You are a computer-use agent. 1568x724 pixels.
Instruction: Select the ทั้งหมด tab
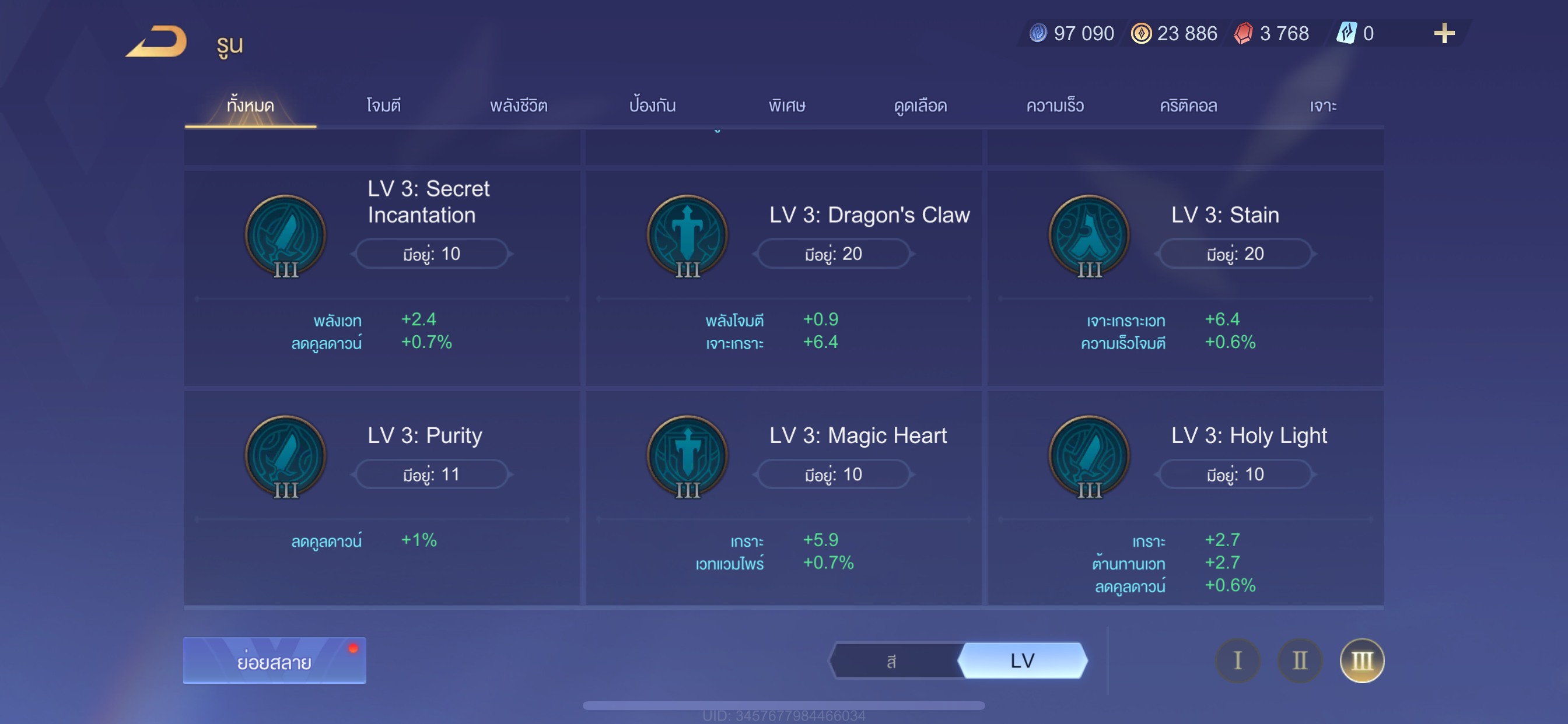[x=250, y=106]
